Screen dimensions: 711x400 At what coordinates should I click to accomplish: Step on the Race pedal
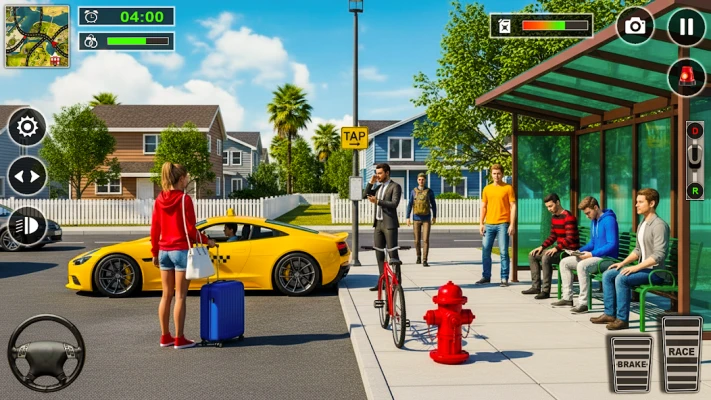click(682, 354)
